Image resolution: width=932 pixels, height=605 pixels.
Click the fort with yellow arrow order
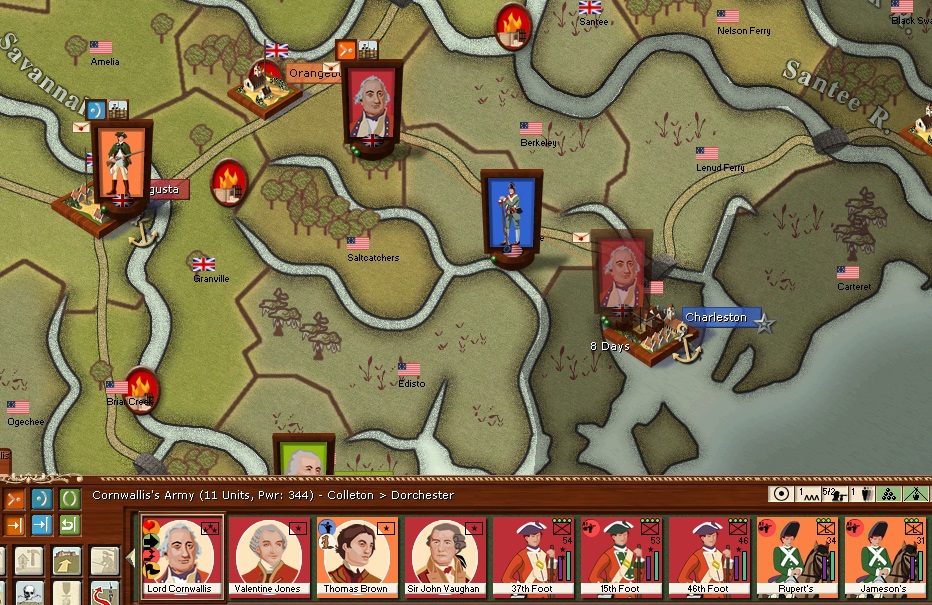pyautogui.click(x=67, y=562)
